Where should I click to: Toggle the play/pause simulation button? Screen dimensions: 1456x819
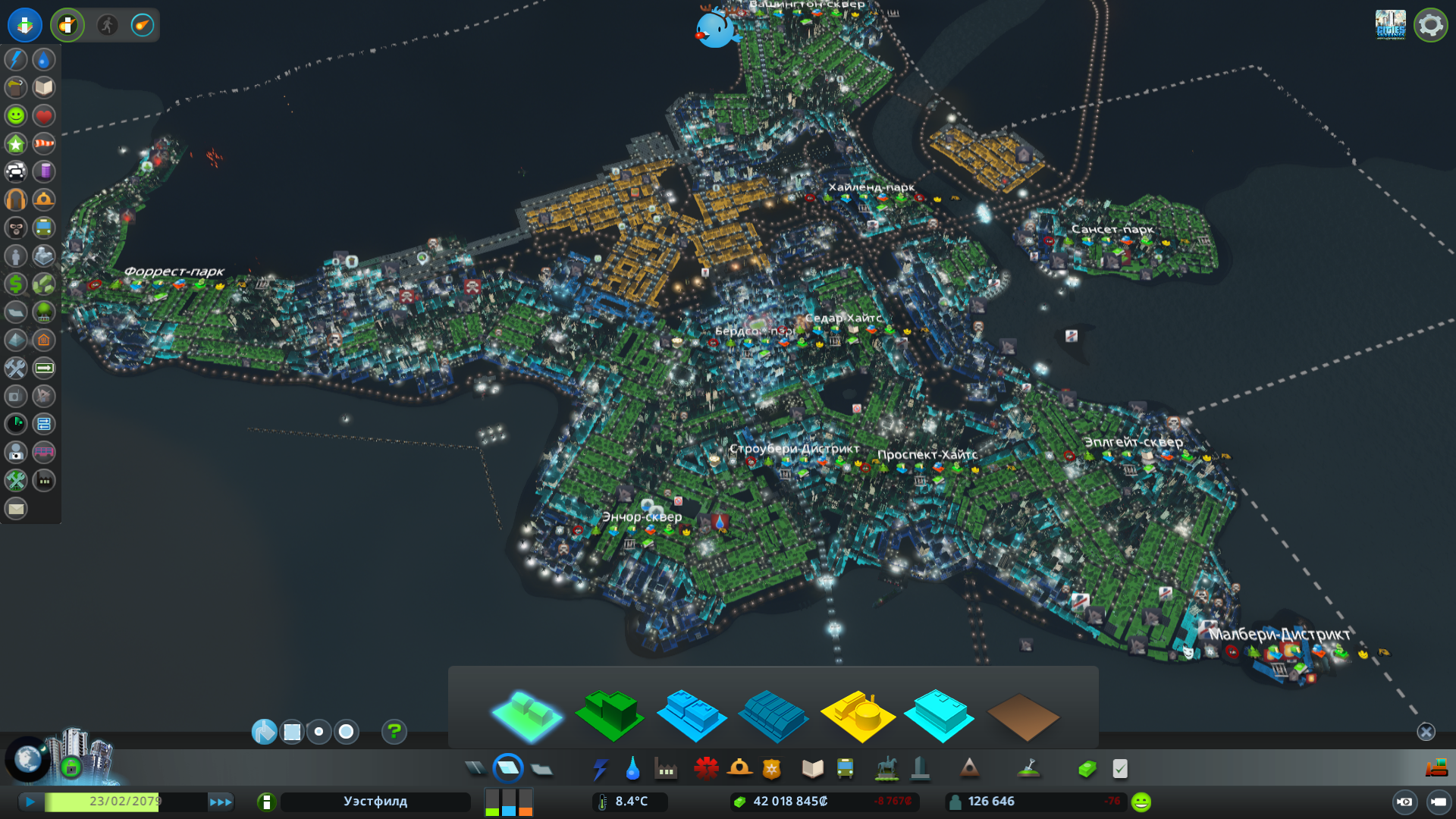[30, 802]
